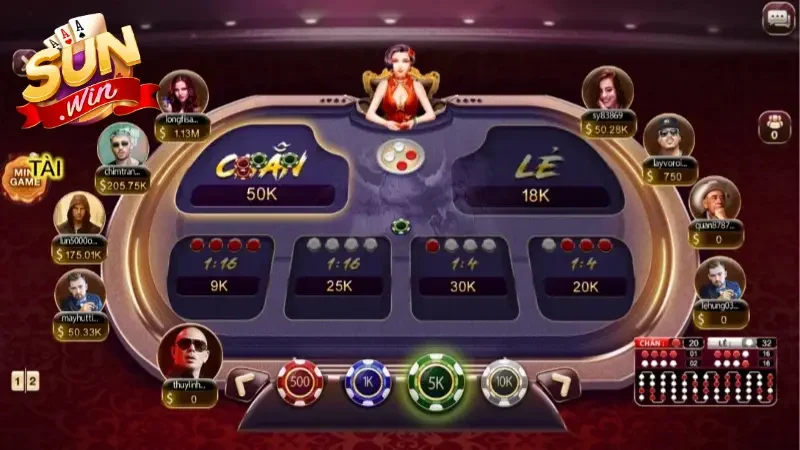Show more chips with right arrow
The height and width of the screenshot is (450, 800).
coord(557,384)
